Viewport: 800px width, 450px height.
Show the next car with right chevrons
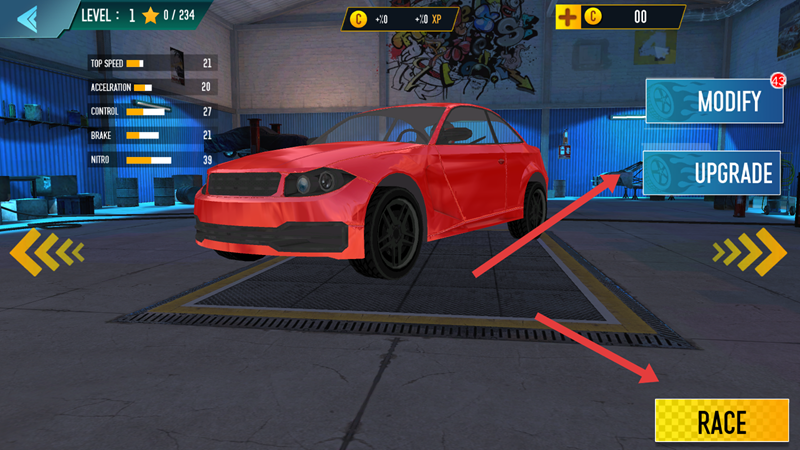pos(752,252)
